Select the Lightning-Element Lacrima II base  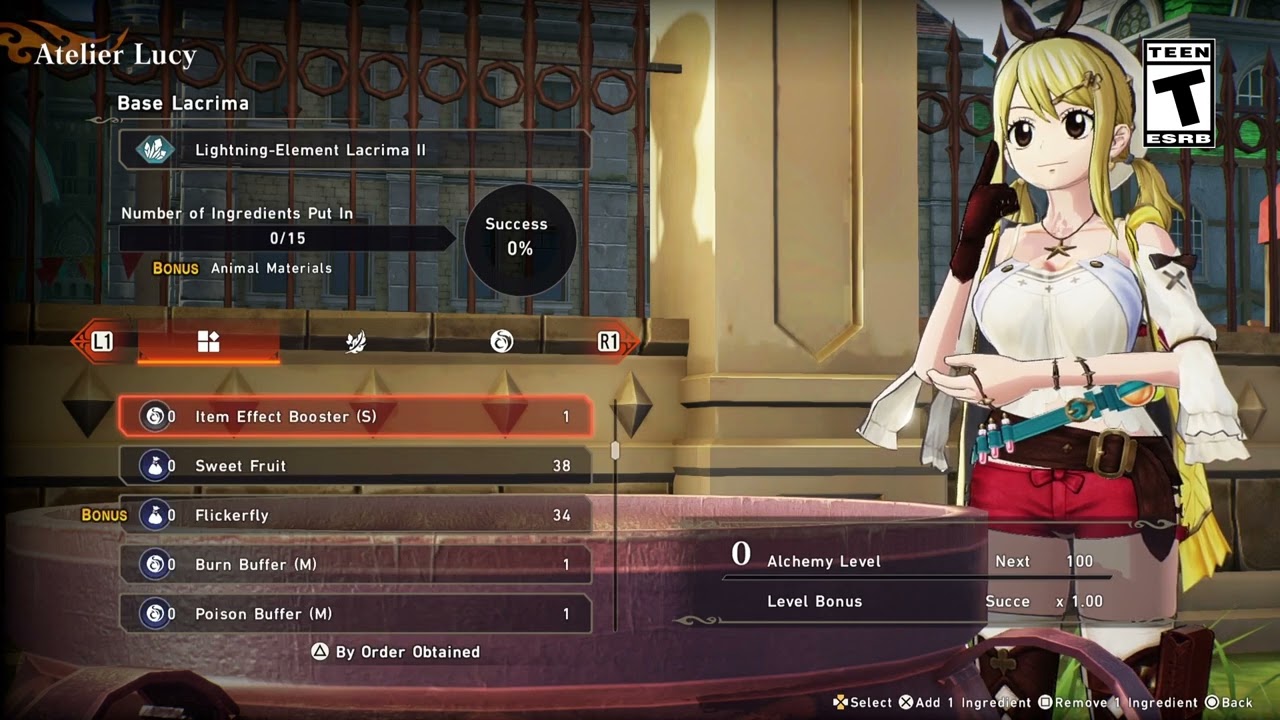354,150
